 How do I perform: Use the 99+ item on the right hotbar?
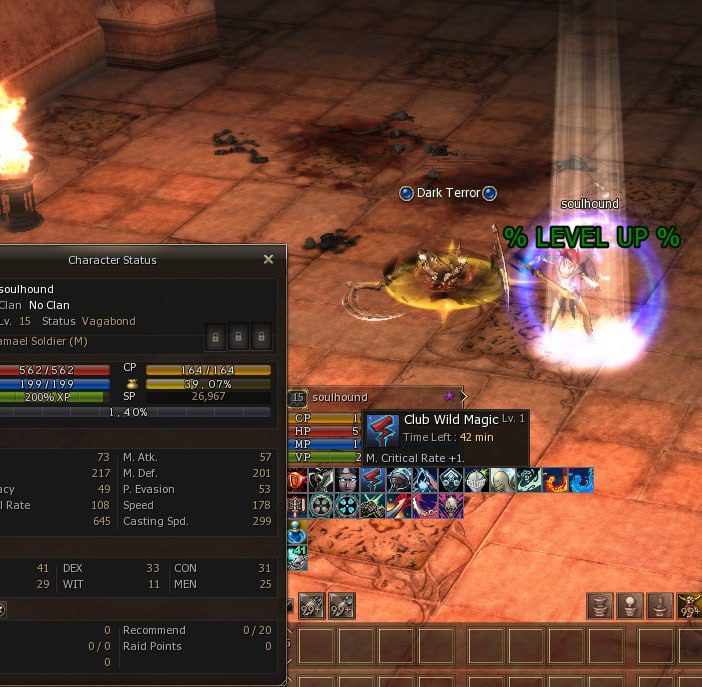pyautogui.click(x=690, y=606)
